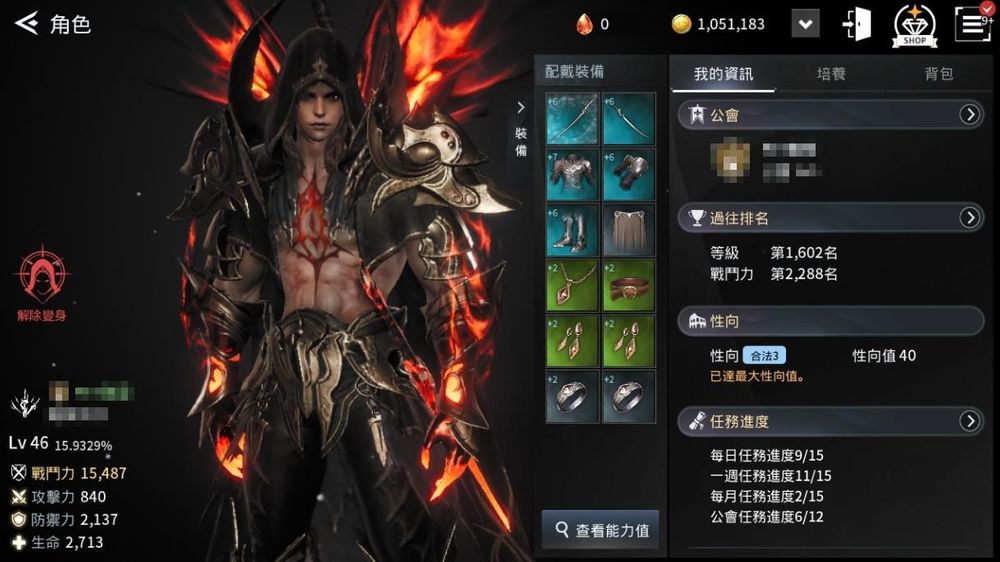Collapse the 裝備 equipment panel arrow
The image size is (1000, 562).
click(x=520, y=108)
